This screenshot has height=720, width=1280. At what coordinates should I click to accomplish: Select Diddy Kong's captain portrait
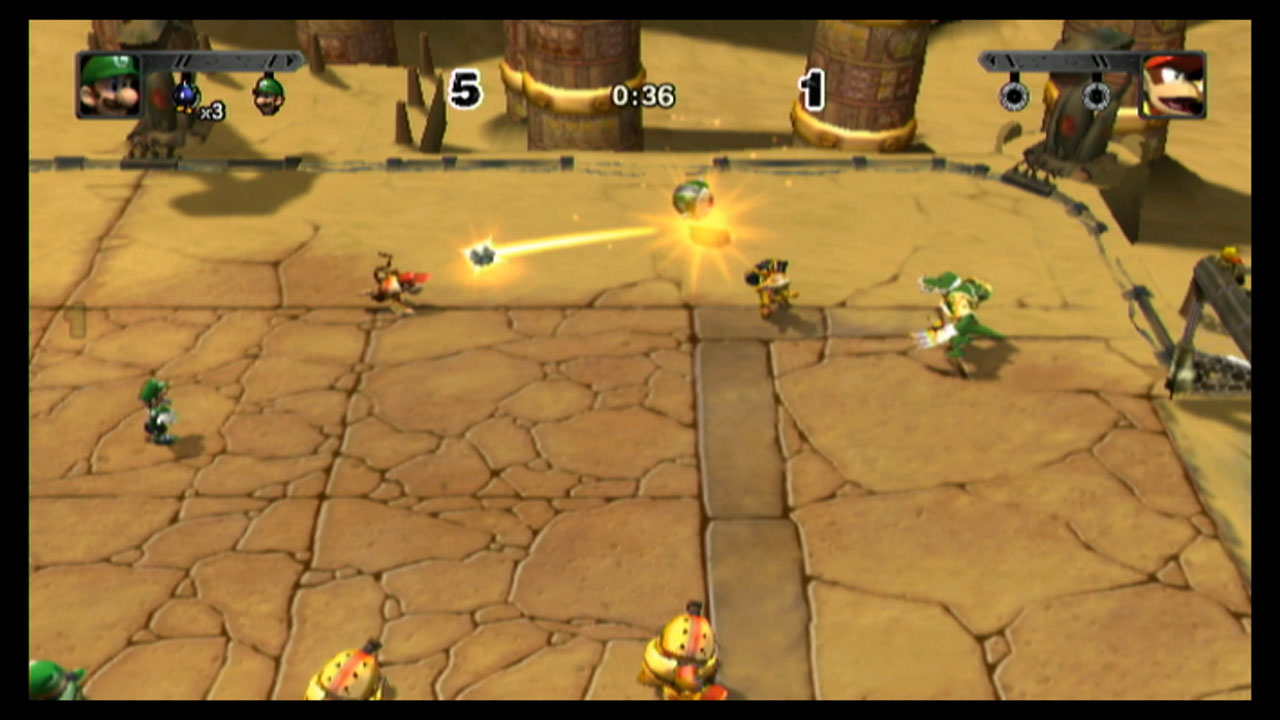pyautogui.click(x=1173, y=86)
